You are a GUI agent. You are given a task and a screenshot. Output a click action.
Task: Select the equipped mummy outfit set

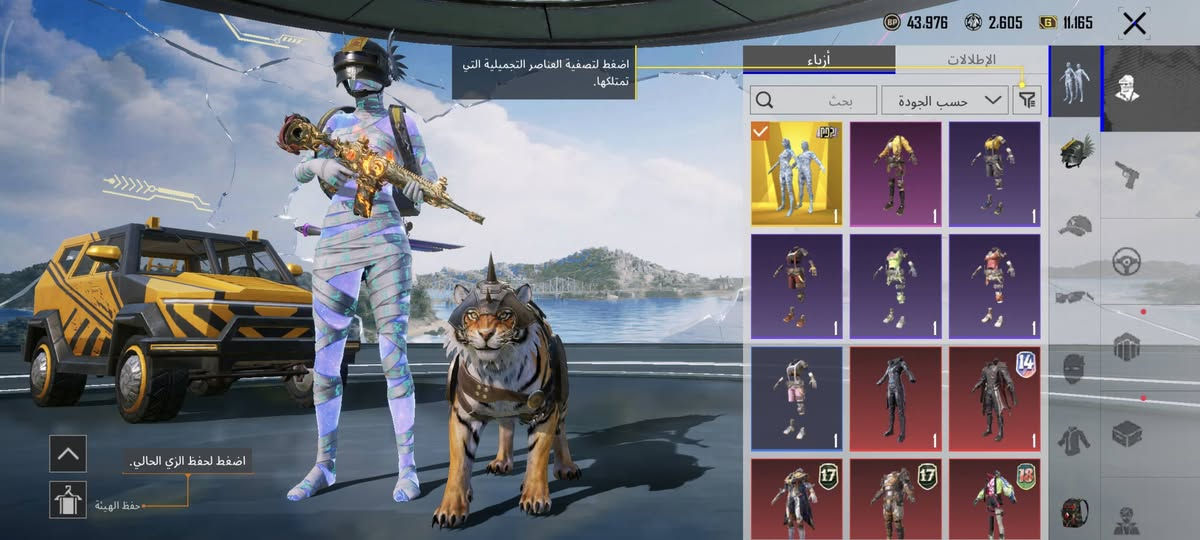click(x=796, y=174)
